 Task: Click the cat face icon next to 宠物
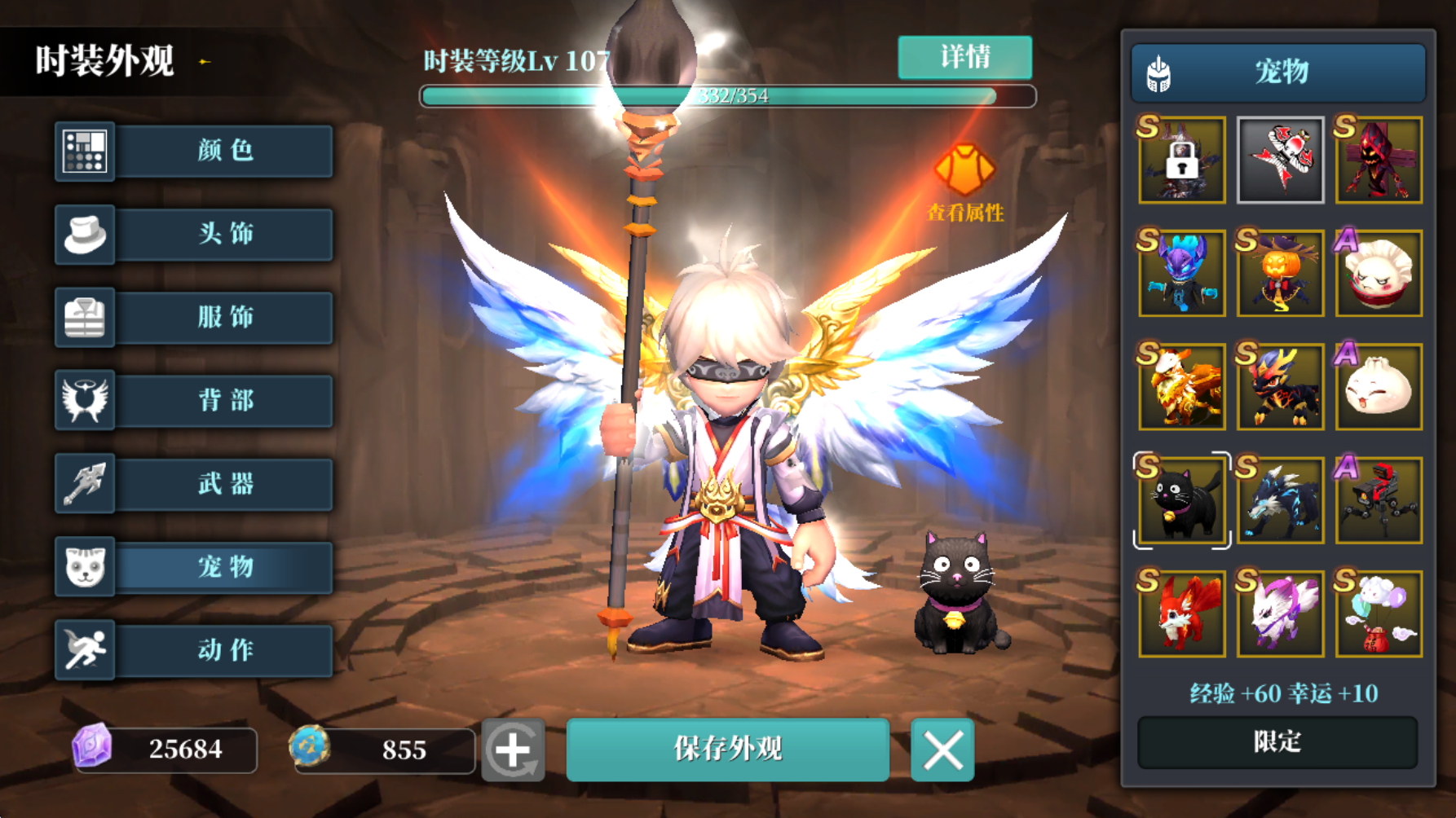(85, 567)
